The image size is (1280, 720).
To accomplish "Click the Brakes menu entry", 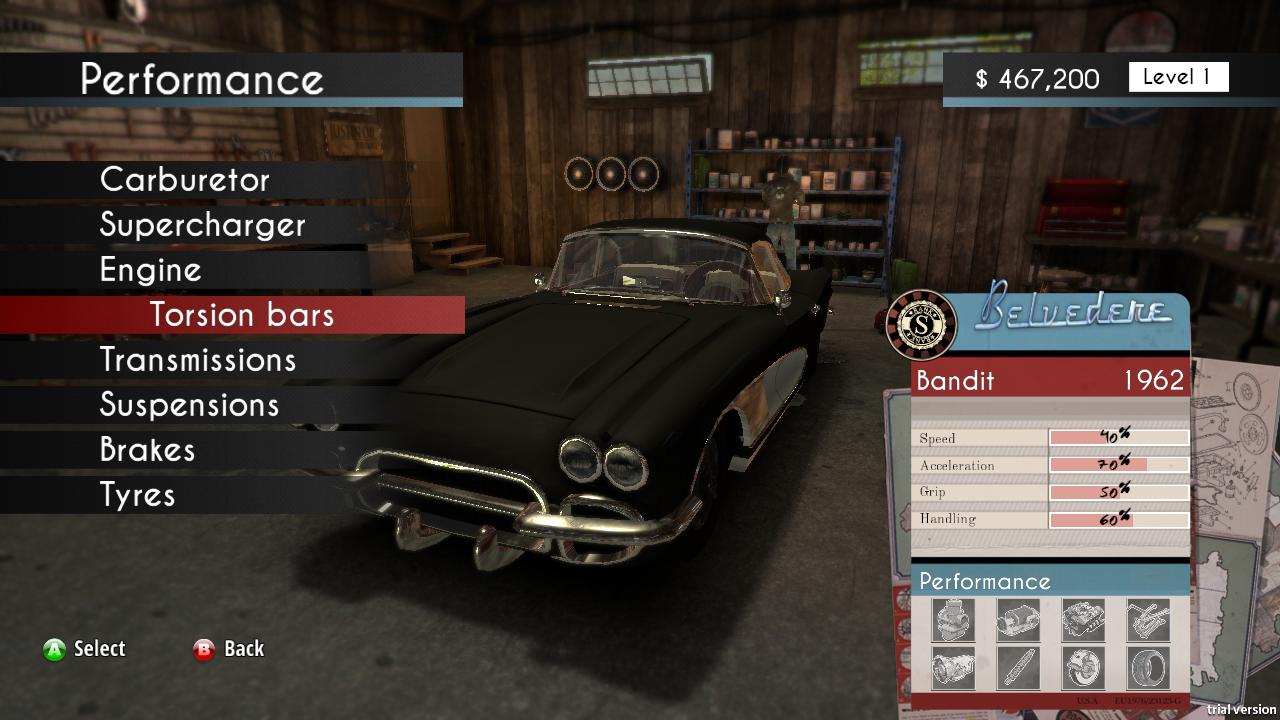I will pos(147,449).
